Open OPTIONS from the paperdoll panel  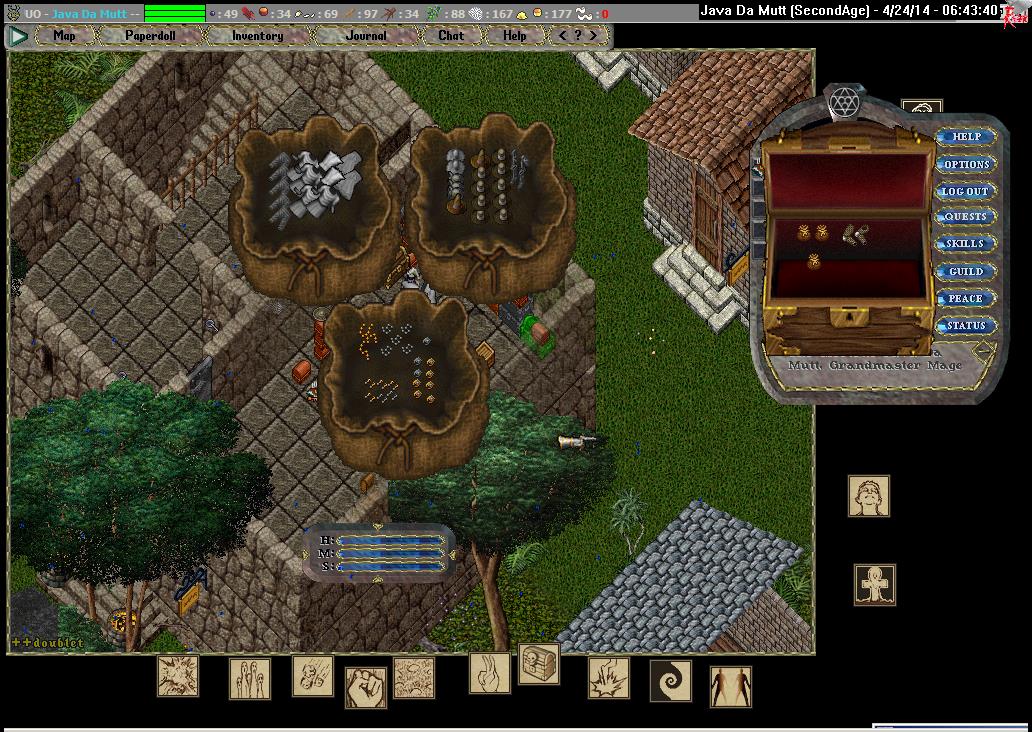tap(966, 164)
